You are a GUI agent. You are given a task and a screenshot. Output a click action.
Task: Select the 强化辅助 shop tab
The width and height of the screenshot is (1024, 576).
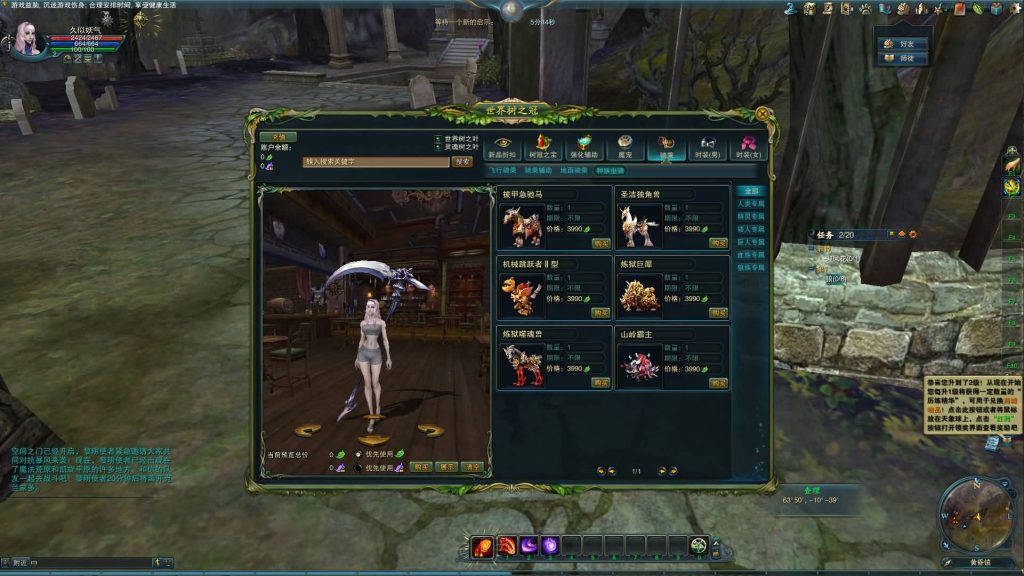[x=584, y=147]
